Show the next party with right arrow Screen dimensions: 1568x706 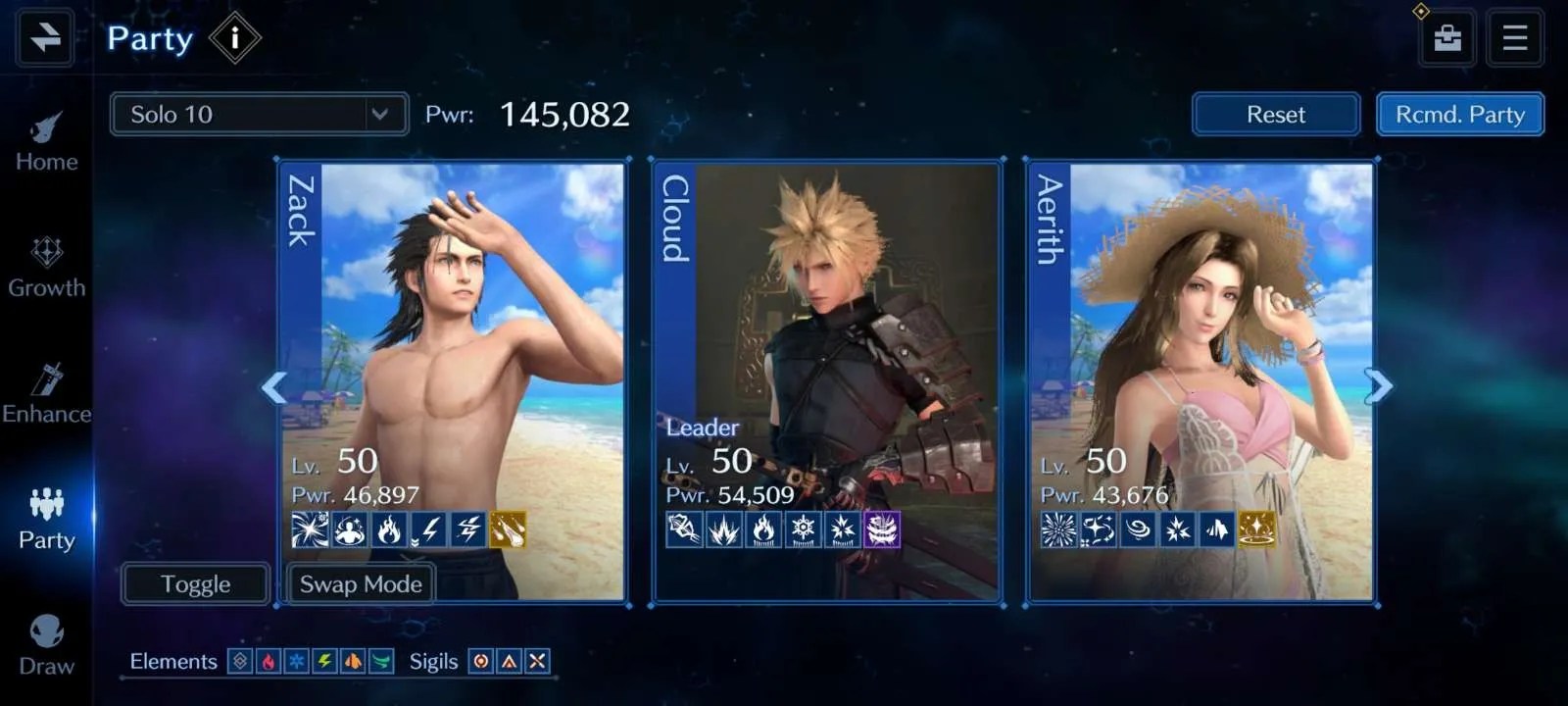[x=1379, y=386]
